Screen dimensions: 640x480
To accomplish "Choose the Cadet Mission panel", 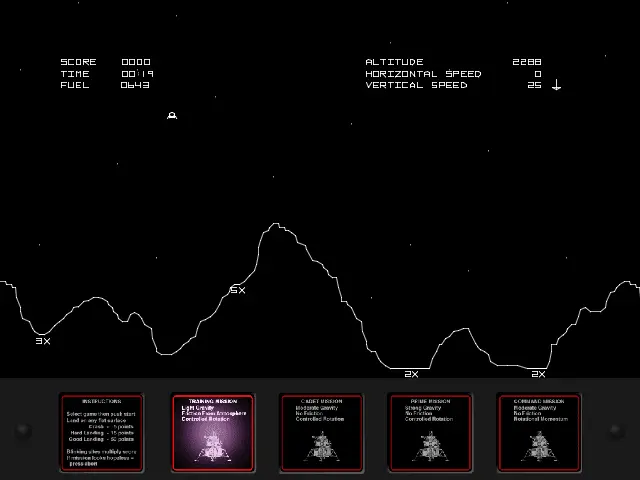I will coord(320,432).
